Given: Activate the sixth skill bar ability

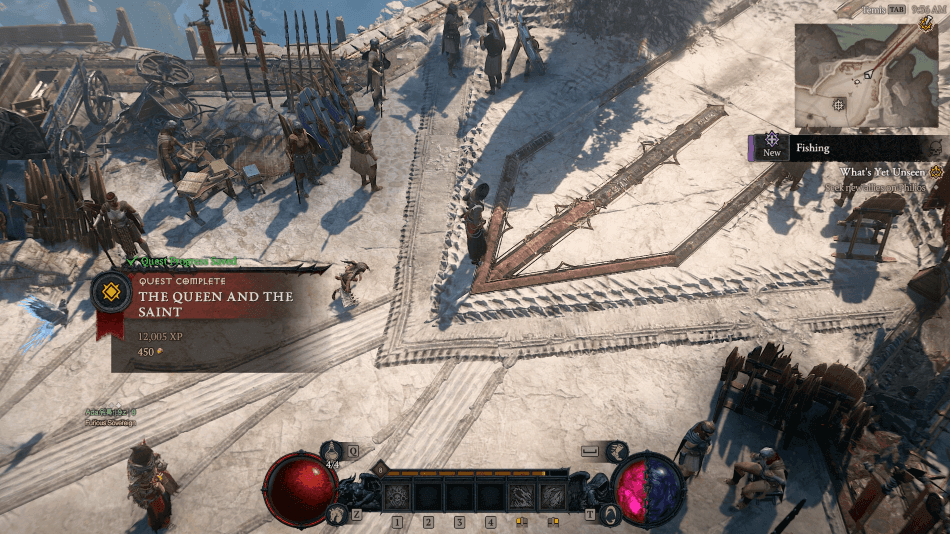Looking at the screenshot, I should (x=552, y=495).
